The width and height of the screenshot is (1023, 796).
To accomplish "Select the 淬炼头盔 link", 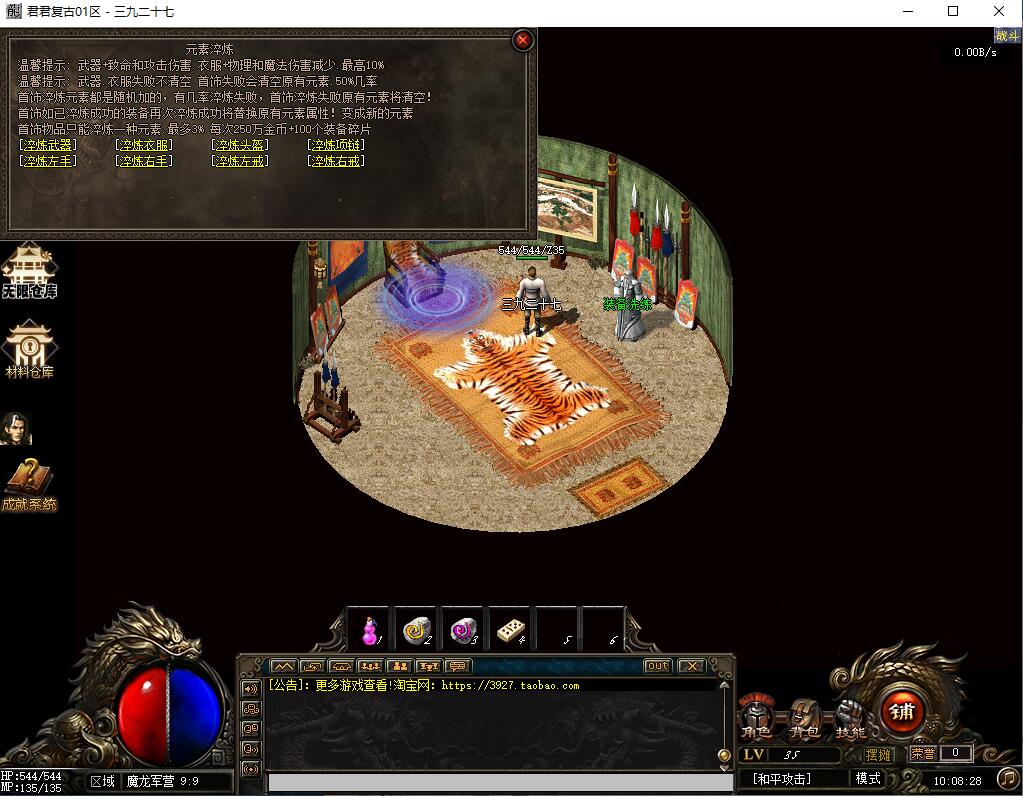I will 240,145.
